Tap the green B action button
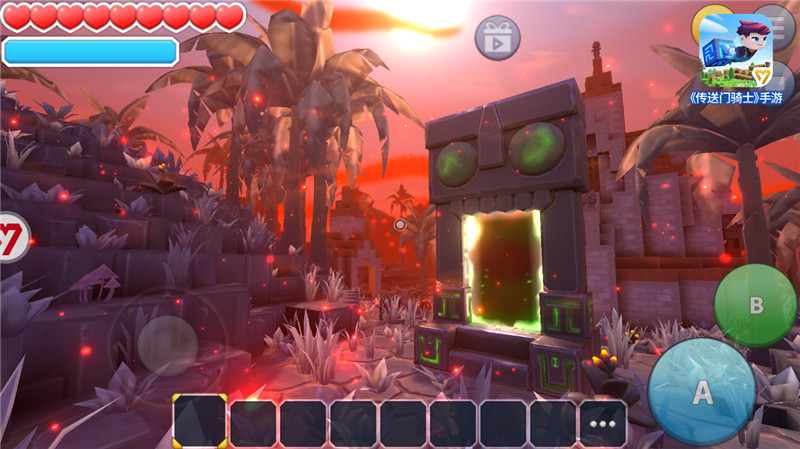 [755, 305]
